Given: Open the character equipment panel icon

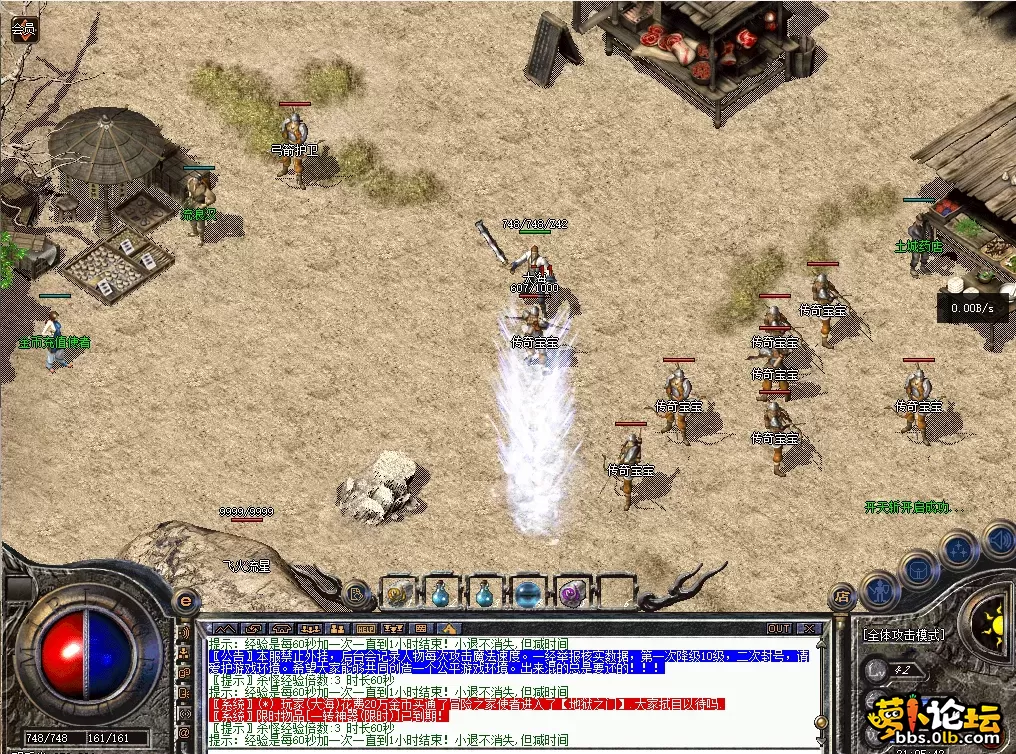Looking at the screenshot, I should 879,589.
